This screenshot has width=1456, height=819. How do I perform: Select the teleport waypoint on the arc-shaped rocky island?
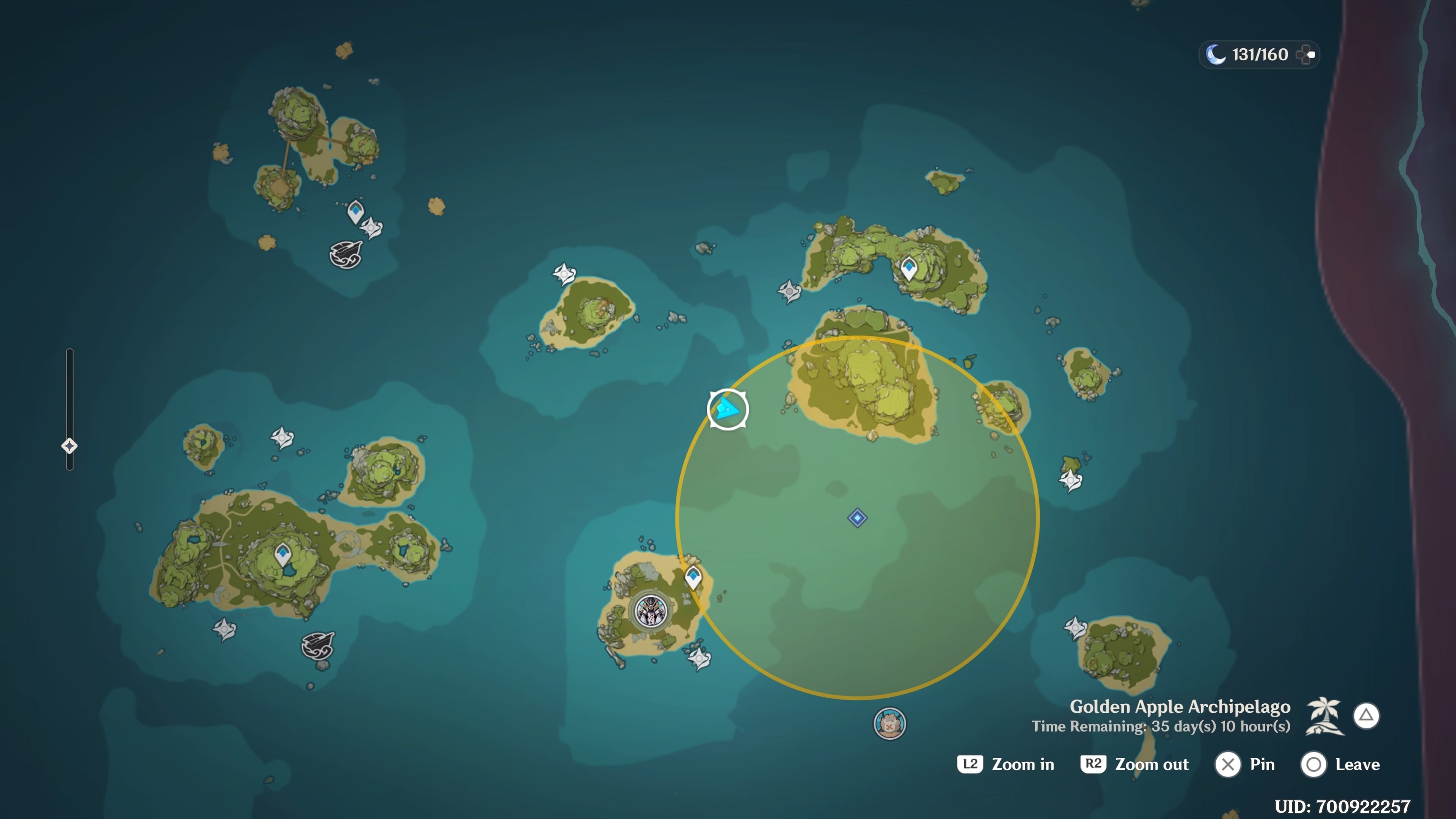click(x=909, y=267)
